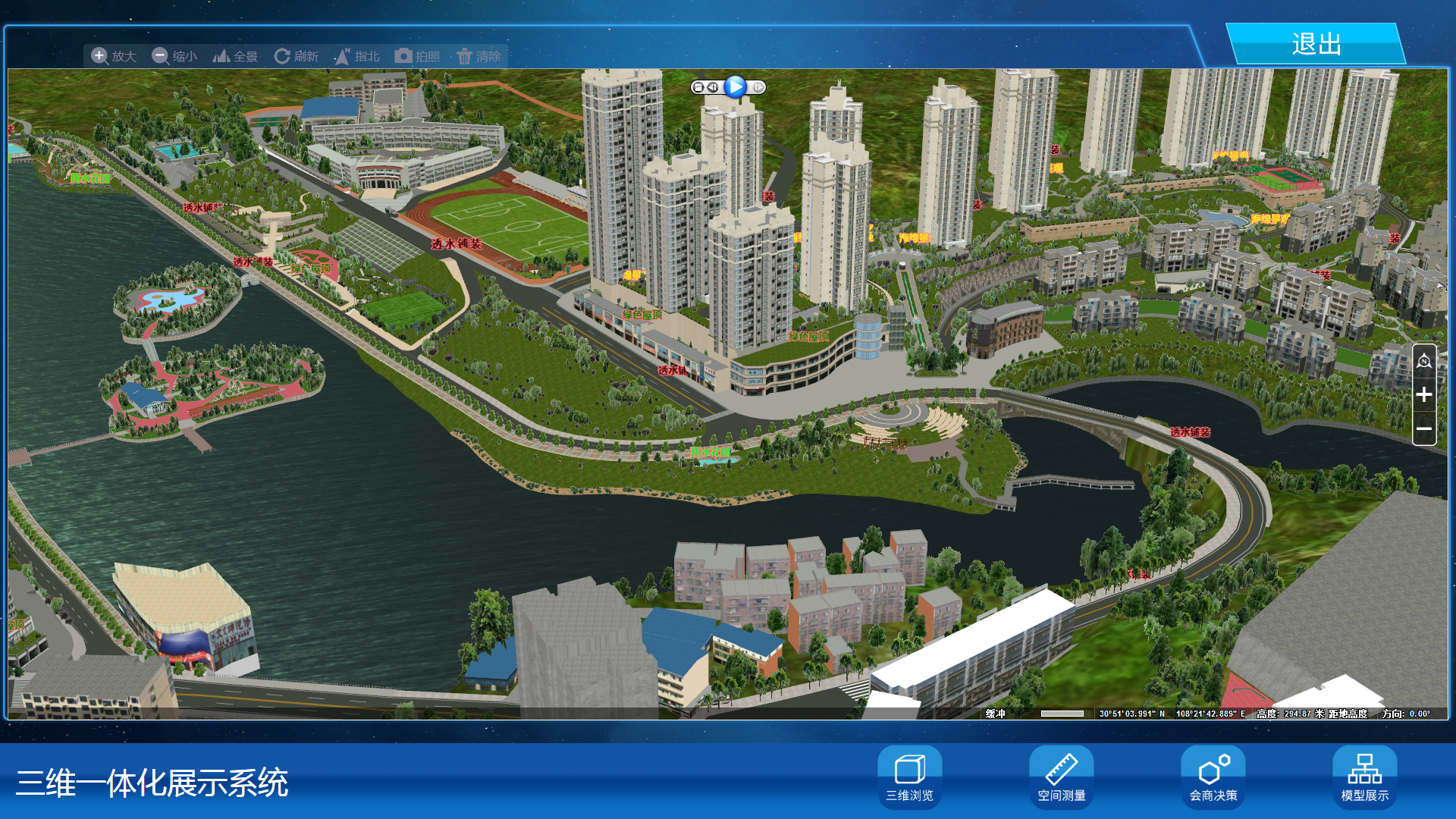The width and height of the screenshot is (1456, 819).
Task: Open the 三维浏览 3D browsing mode
Action: tap(910, 777)
